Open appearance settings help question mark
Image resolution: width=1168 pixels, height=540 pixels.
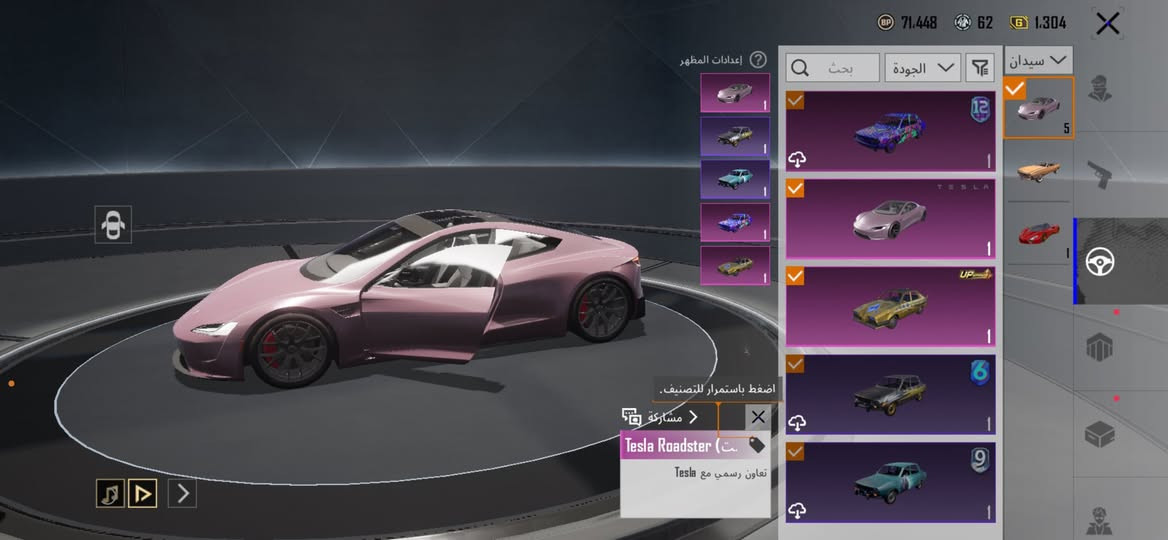point(759,60)
